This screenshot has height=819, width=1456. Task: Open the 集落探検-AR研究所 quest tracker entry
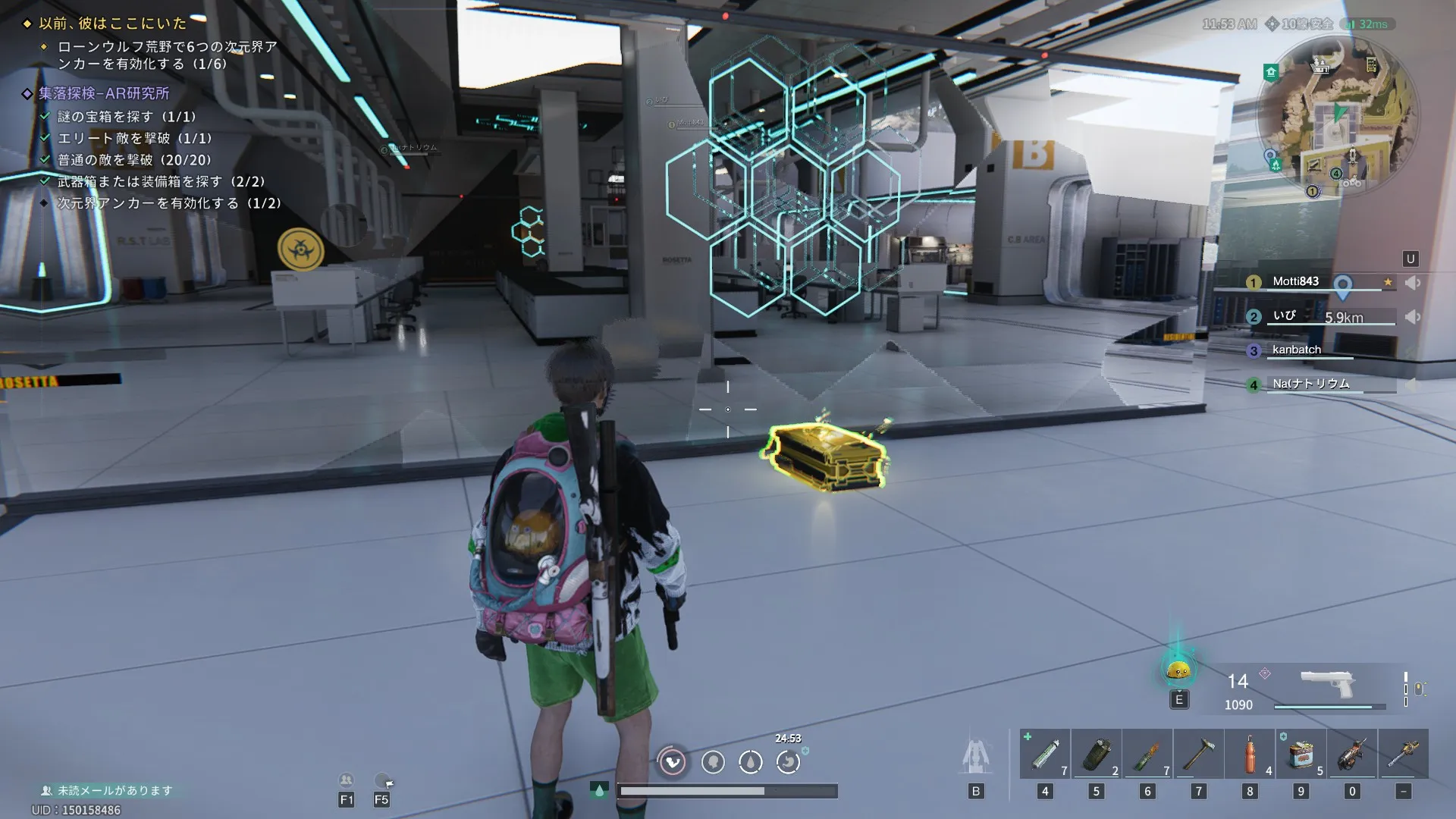[104, 93]
